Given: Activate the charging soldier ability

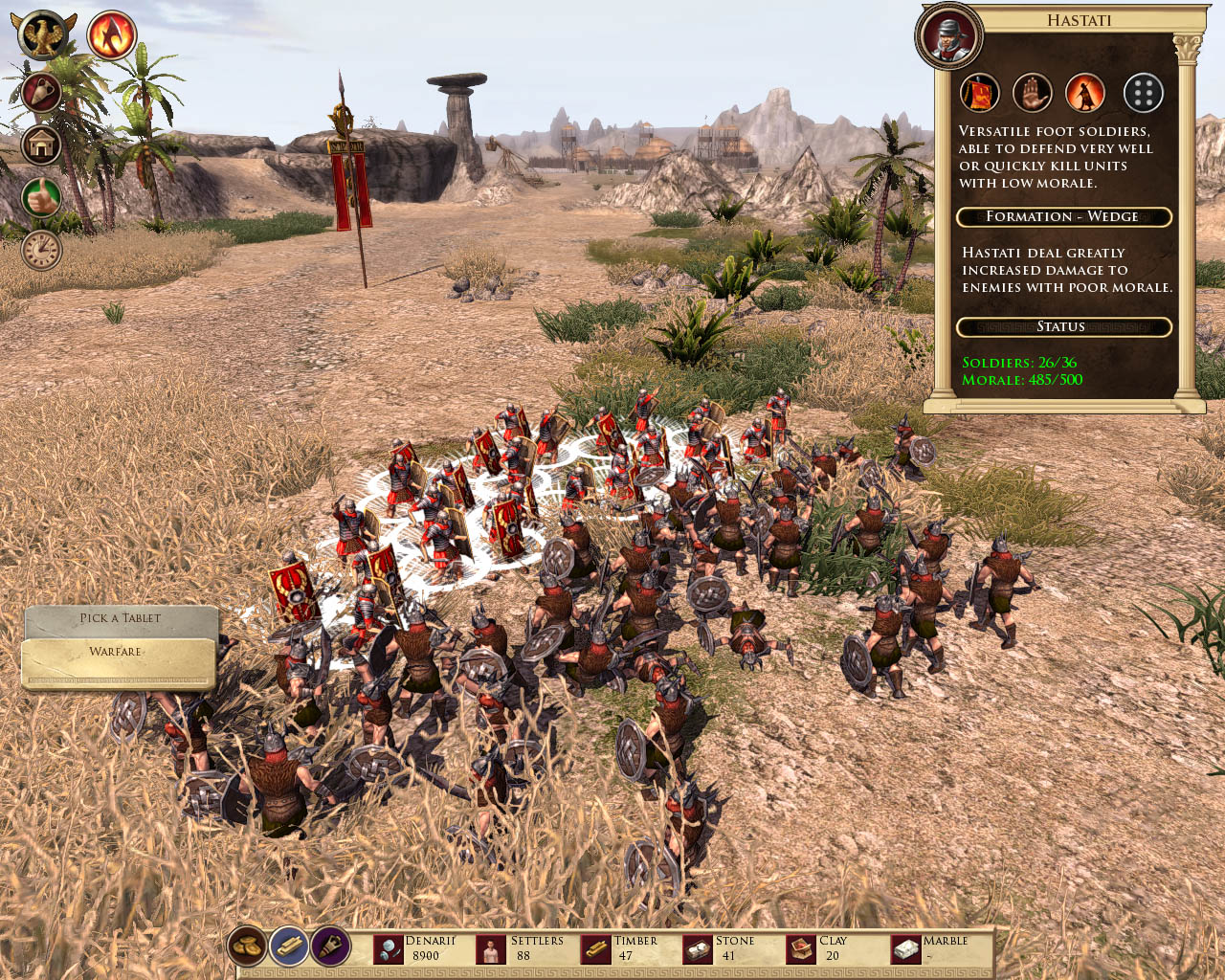Looking at the screenshot, I should tap(1085, 94).
